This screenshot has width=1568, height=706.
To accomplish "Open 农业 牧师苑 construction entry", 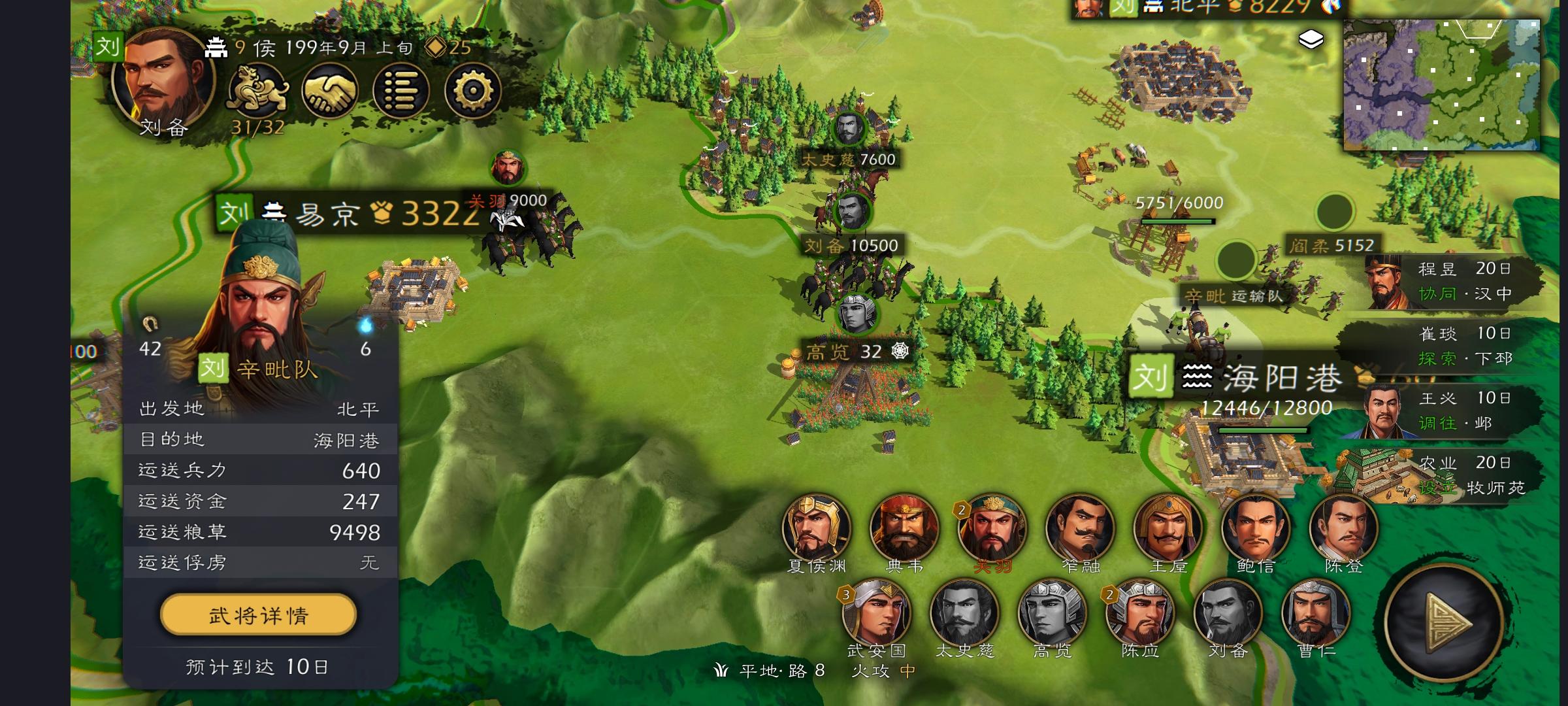I will 1454,475.
